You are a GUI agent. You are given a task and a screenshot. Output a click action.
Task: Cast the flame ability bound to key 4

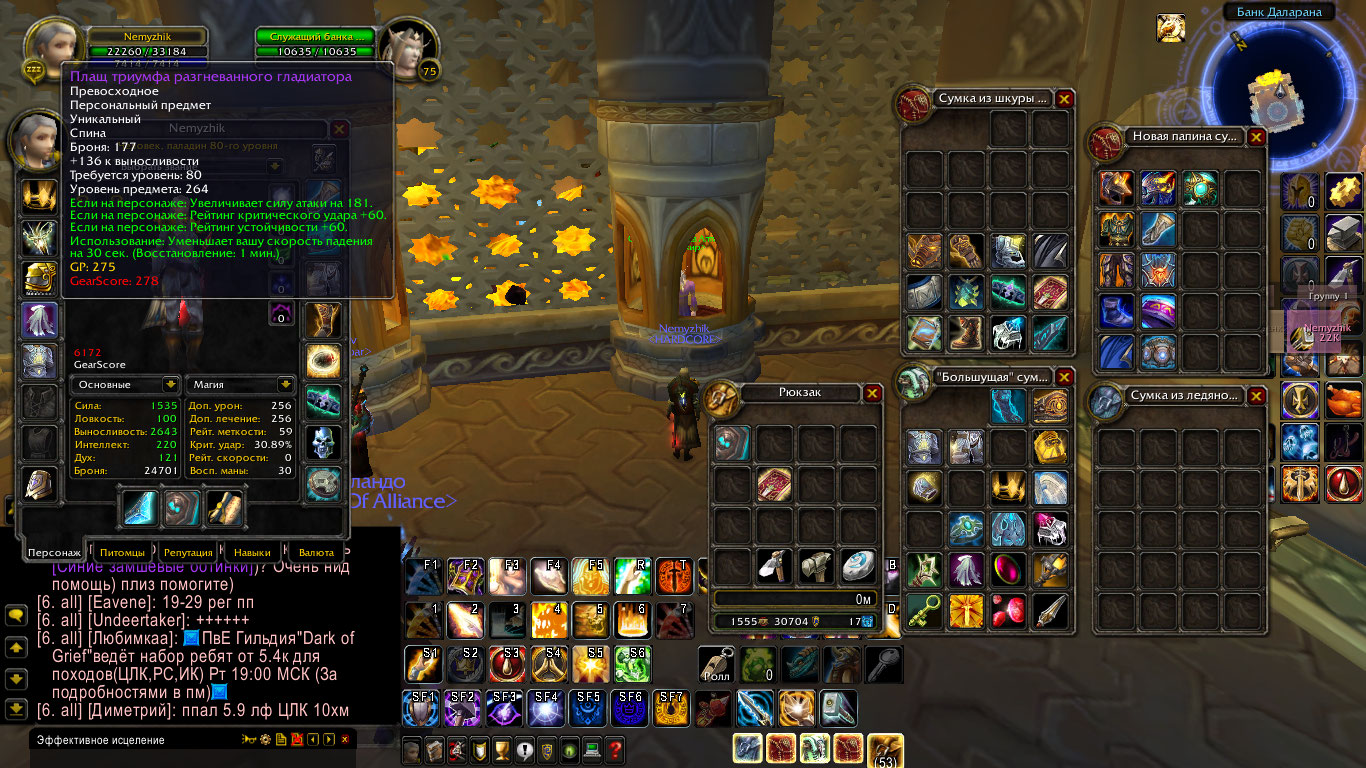pos(545,621)
